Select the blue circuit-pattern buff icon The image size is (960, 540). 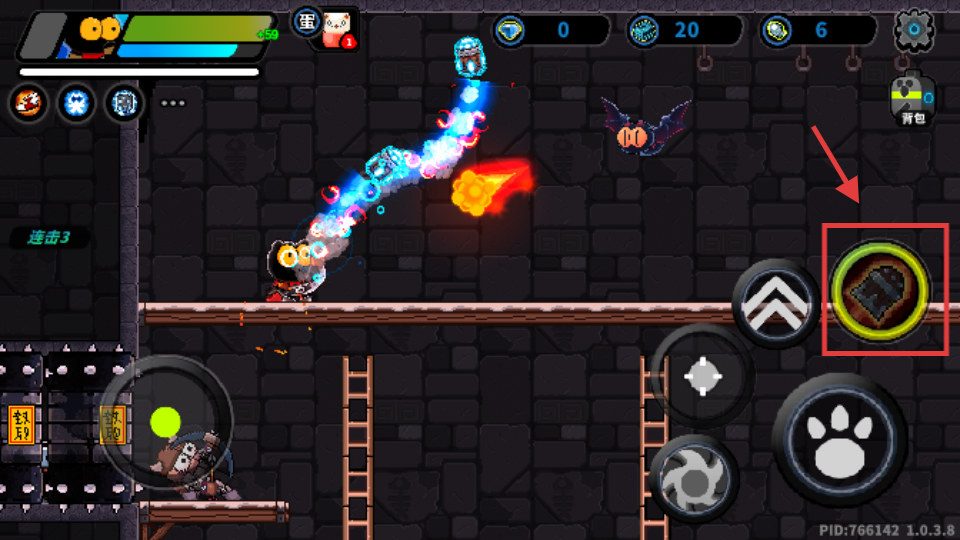[x=123, y=102]
